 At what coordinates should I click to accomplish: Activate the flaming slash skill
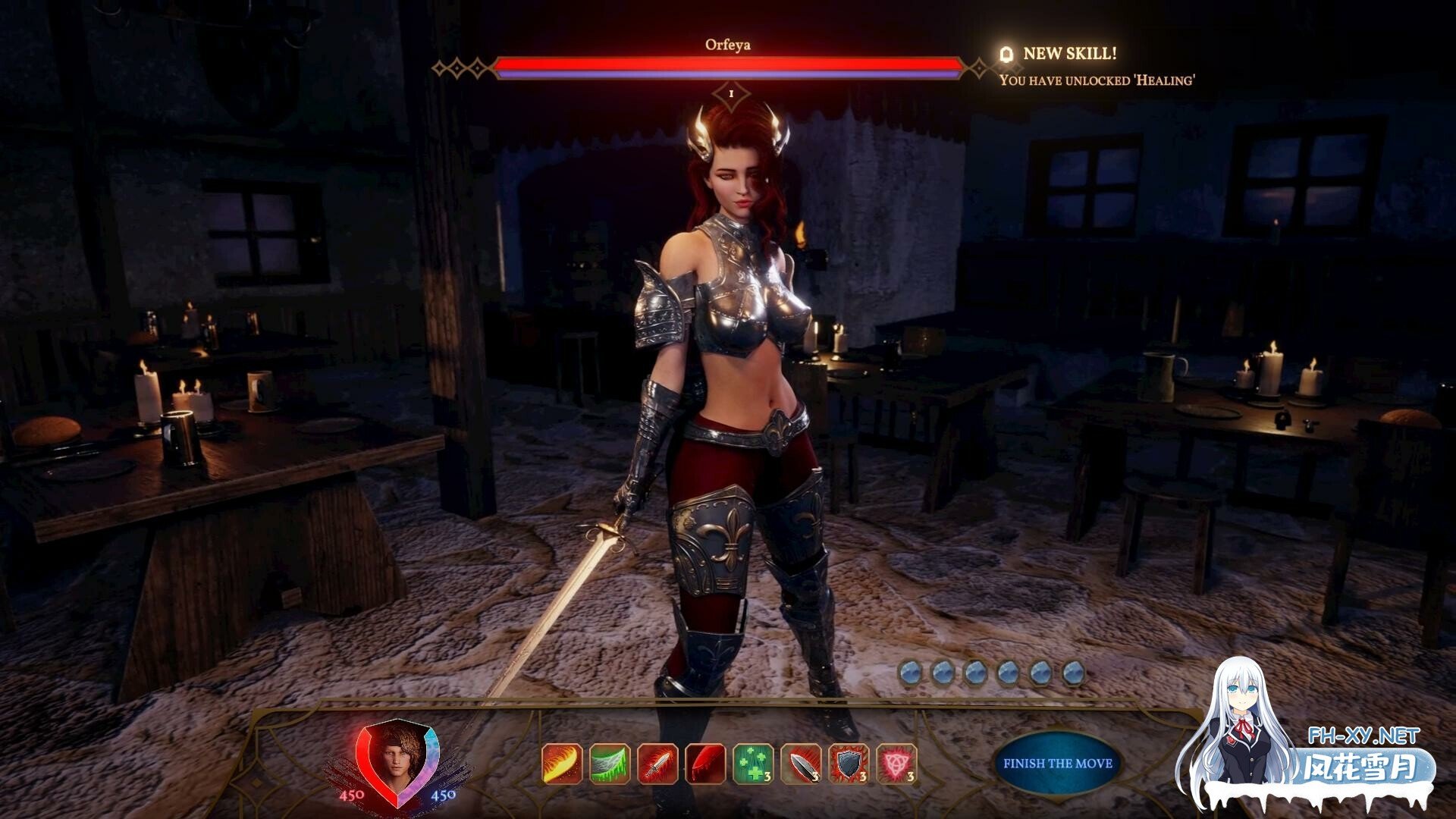click(562, 764)
